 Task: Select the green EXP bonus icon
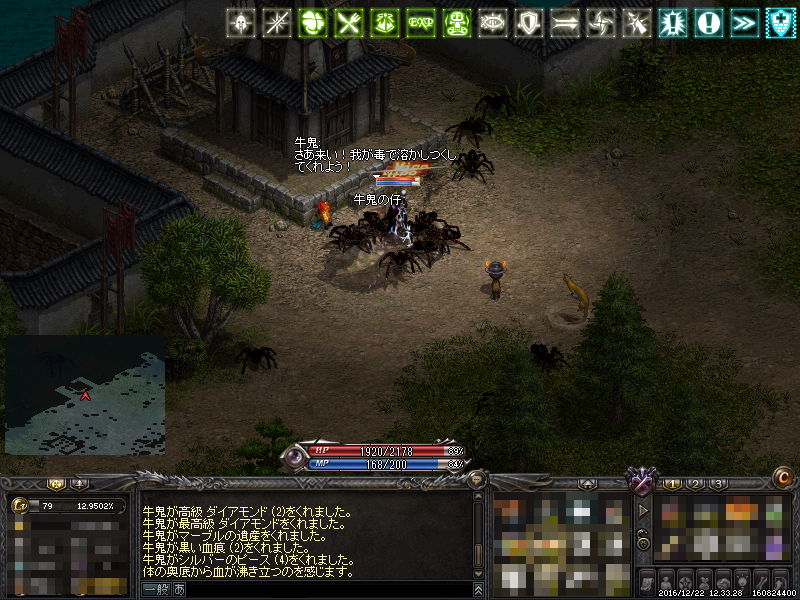point(421,23)
